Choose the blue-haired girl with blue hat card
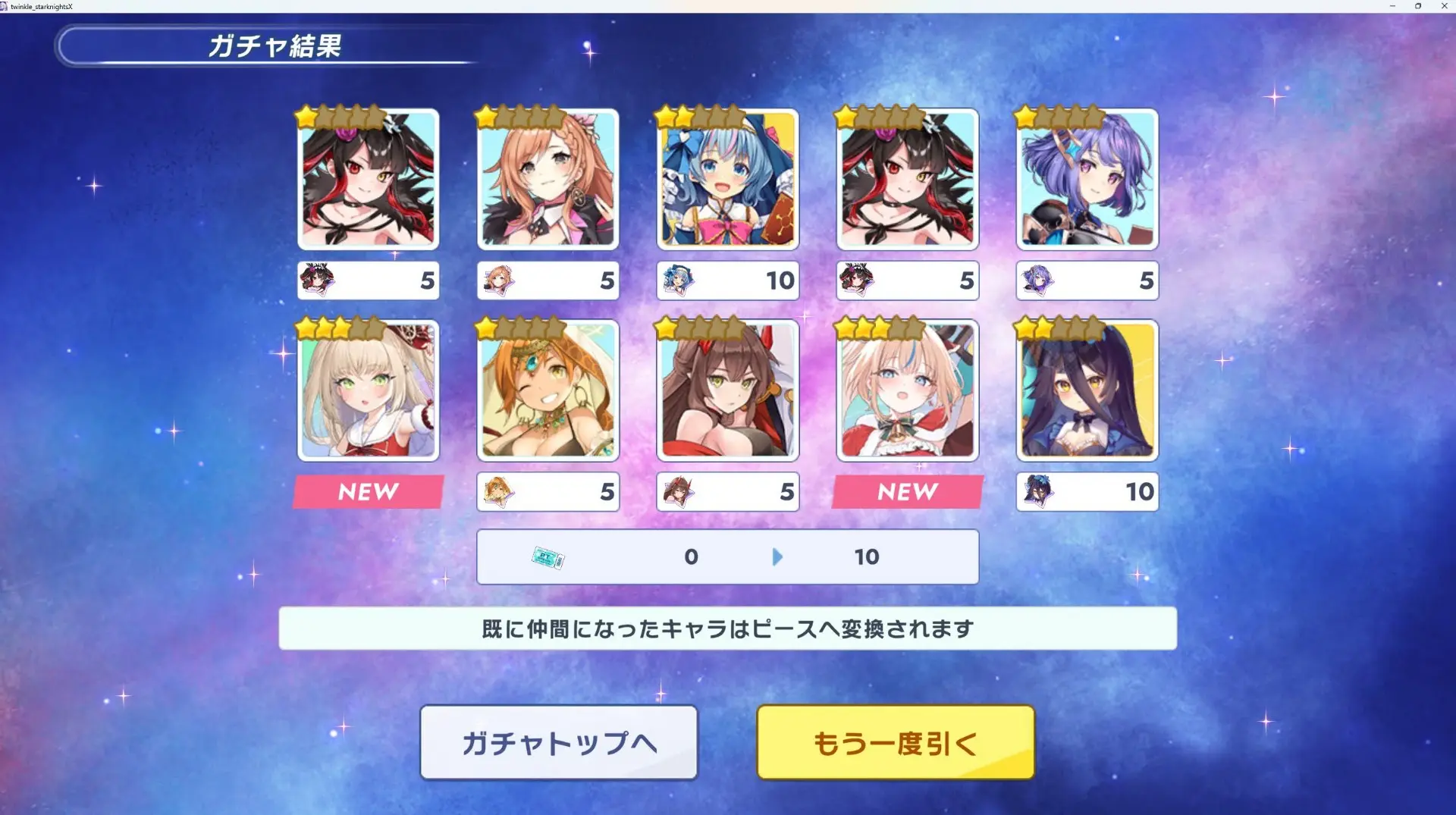Screen dimensions: 1456x815 [x=727, y=180]
